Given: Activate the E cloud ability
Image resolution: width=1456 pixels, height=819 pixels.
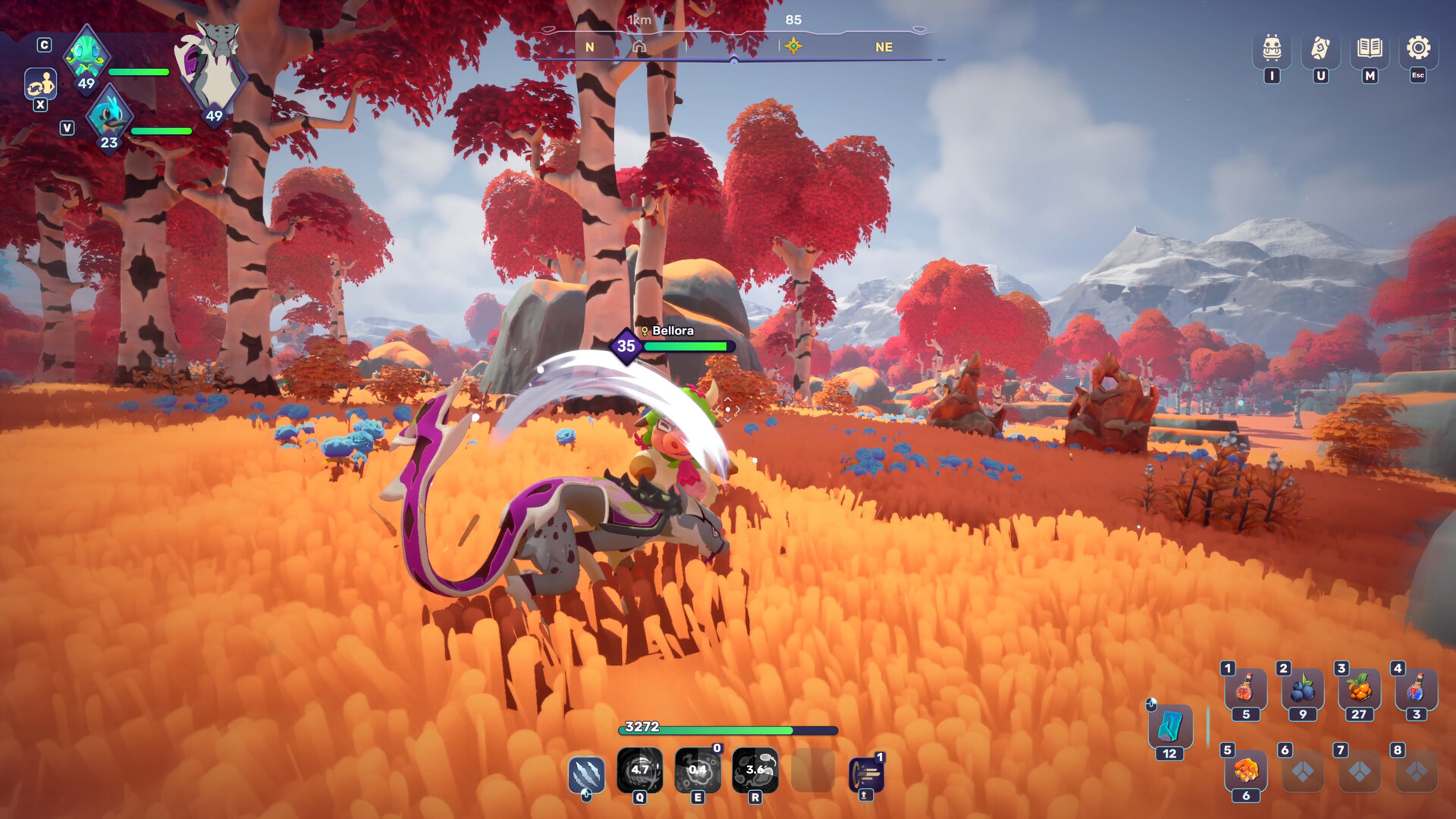Looking at the screenshot, I should 697,768.
